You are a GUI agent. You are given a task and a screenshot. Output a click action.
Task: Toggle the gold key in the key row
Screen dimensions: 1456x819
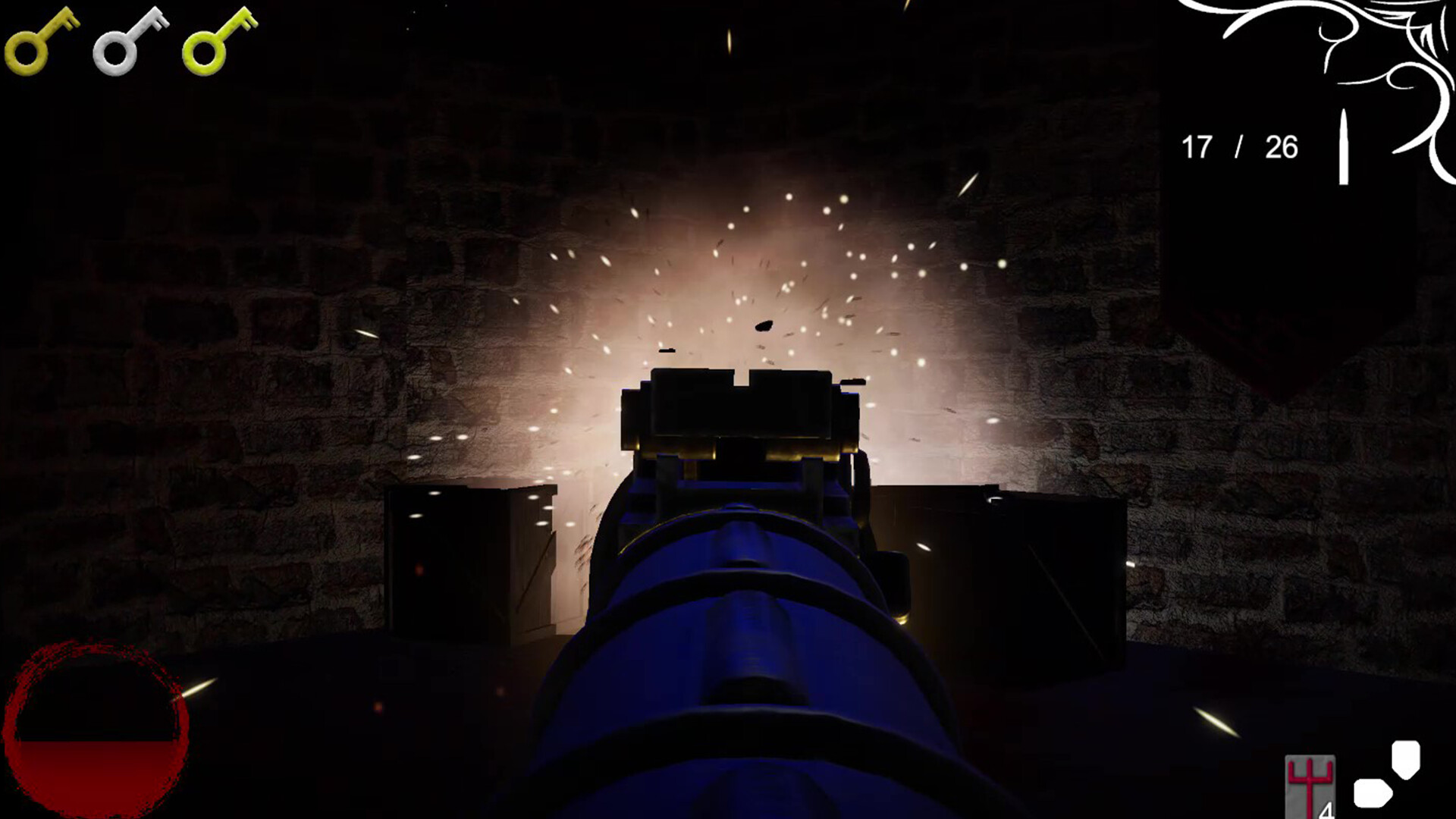point(42,42)
